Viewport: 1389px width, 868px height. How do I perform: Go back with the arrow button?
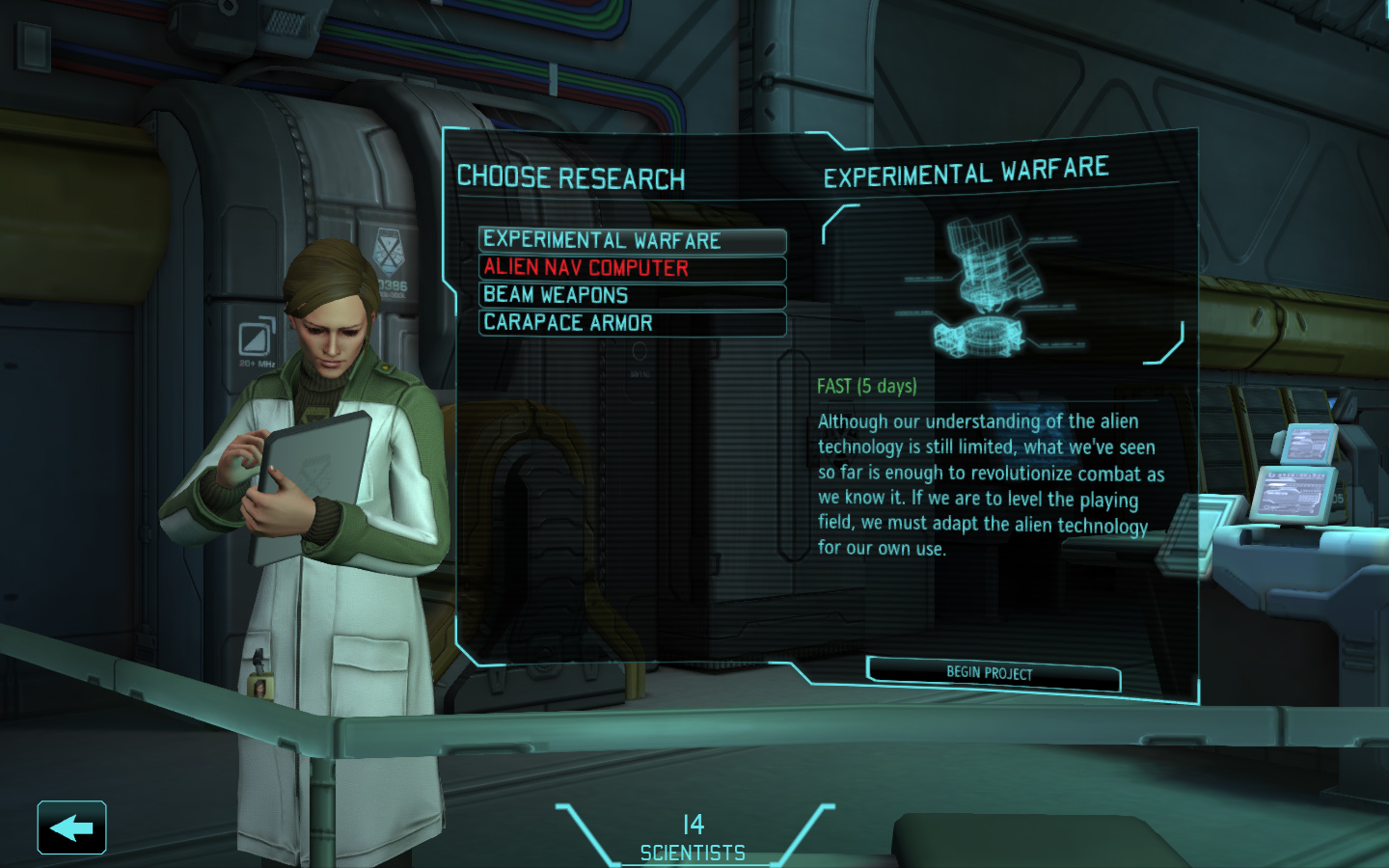[71, 827]
